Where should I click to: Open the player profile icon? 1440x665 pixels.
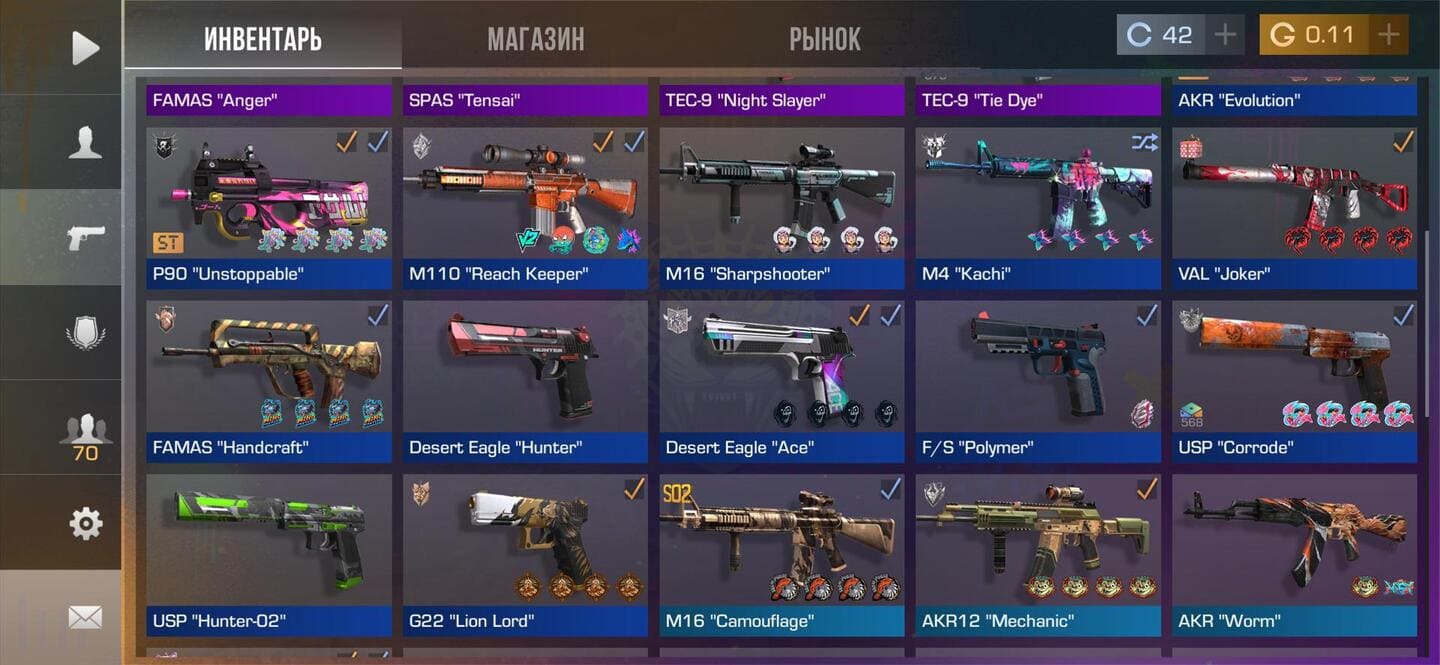click(x=85, y=142)
